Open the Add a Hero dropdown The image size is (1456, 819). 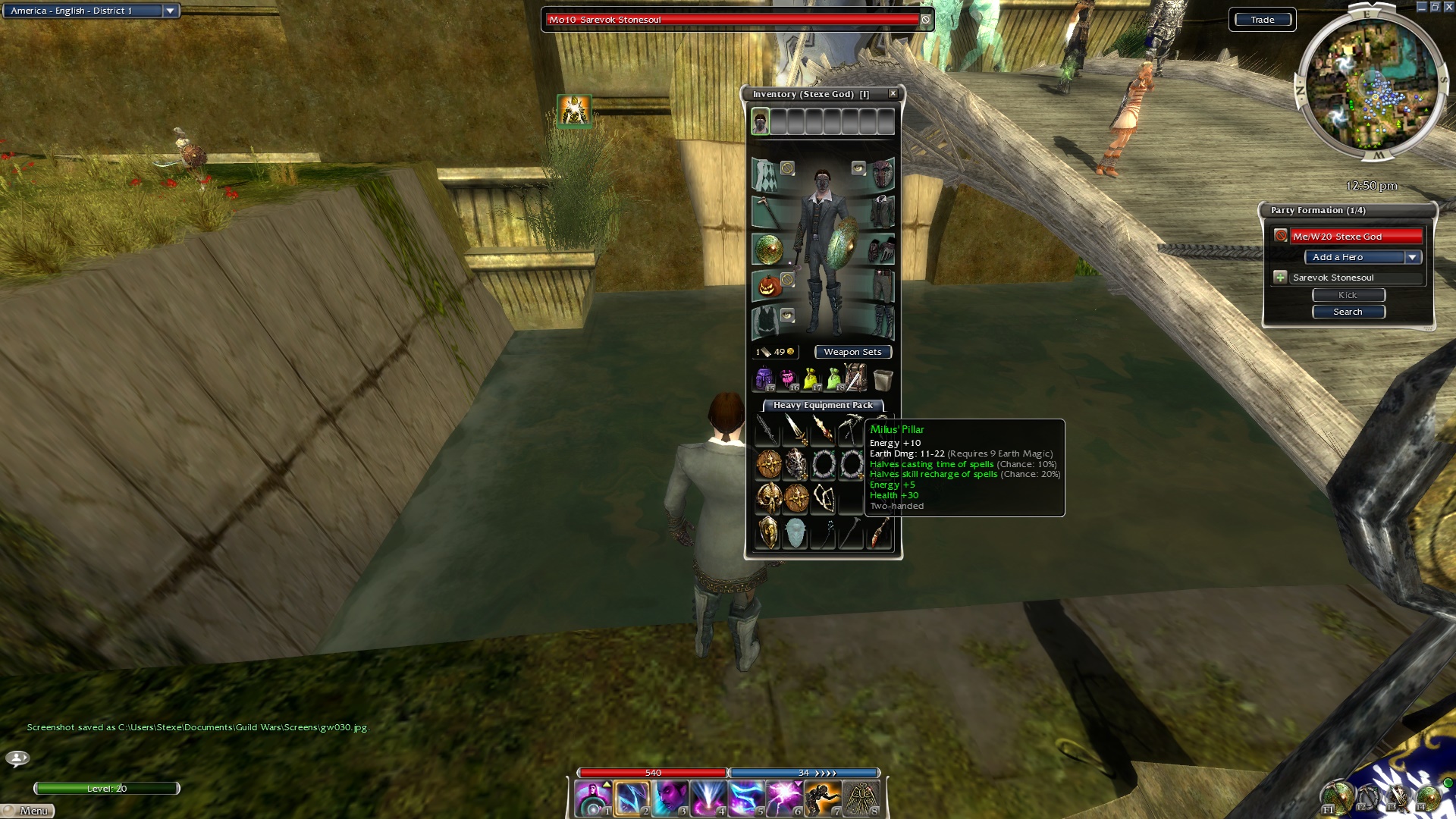(x=1412, y=258)
